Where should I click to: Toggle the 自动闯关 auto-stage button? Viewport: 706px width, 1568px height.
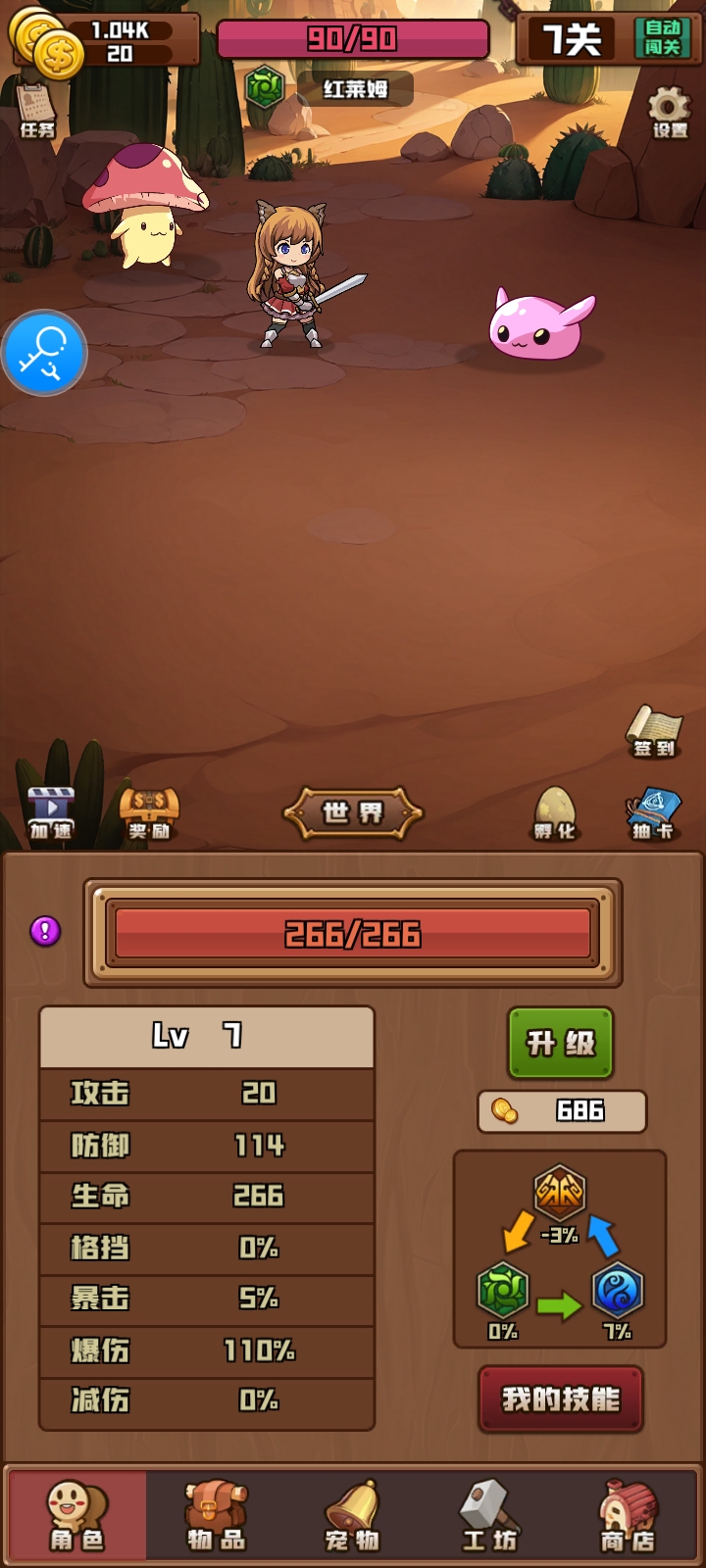(x=662, y=38)
